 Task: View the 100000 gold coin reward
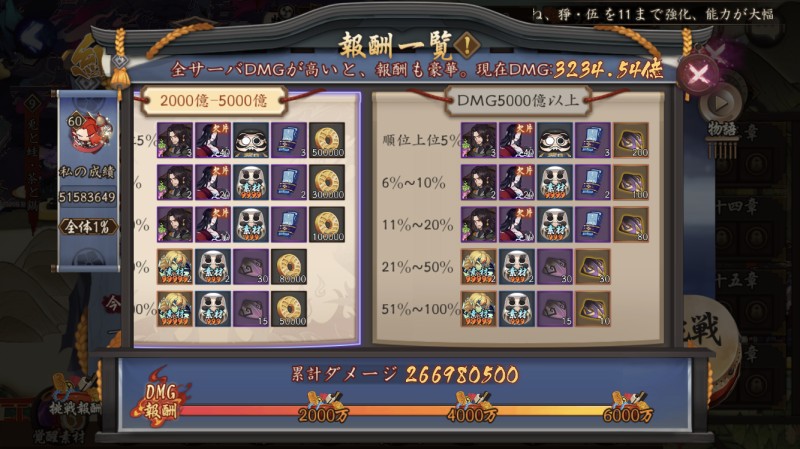click(x=327, y=224)
